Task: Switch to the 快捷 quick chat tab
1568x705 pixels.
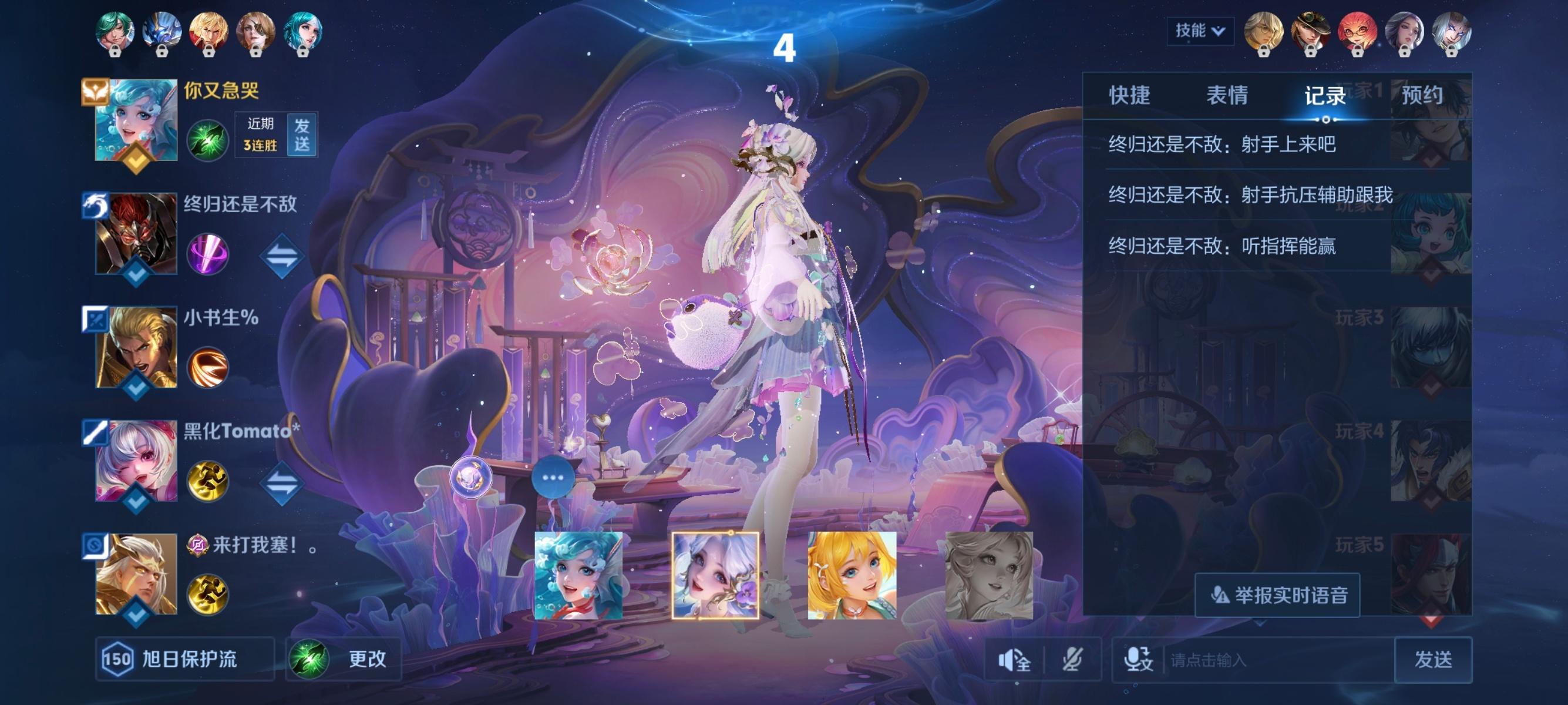Action: [1129, 96]
